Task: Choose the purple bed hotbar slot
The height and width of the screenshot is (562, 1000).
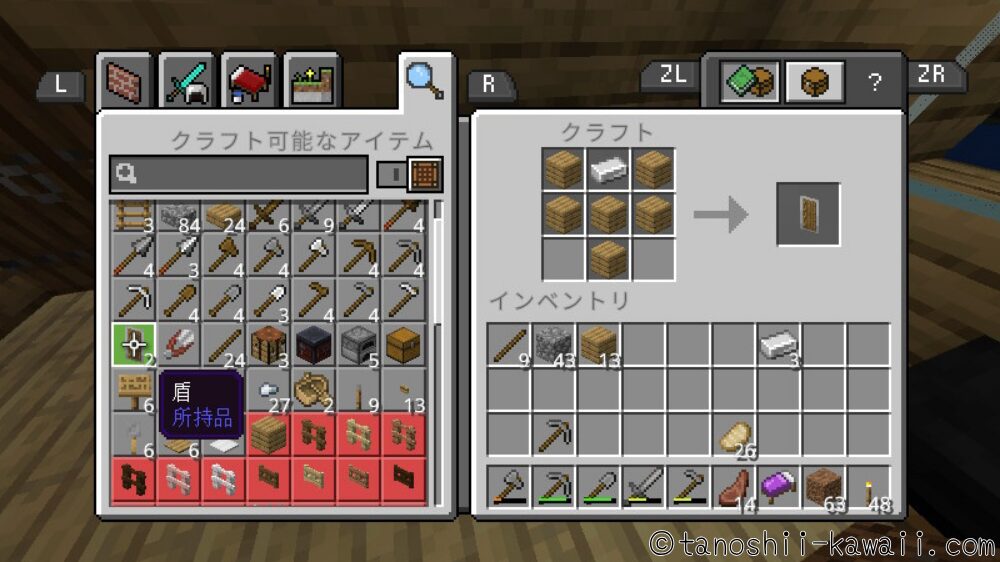Action: [778, 487]
